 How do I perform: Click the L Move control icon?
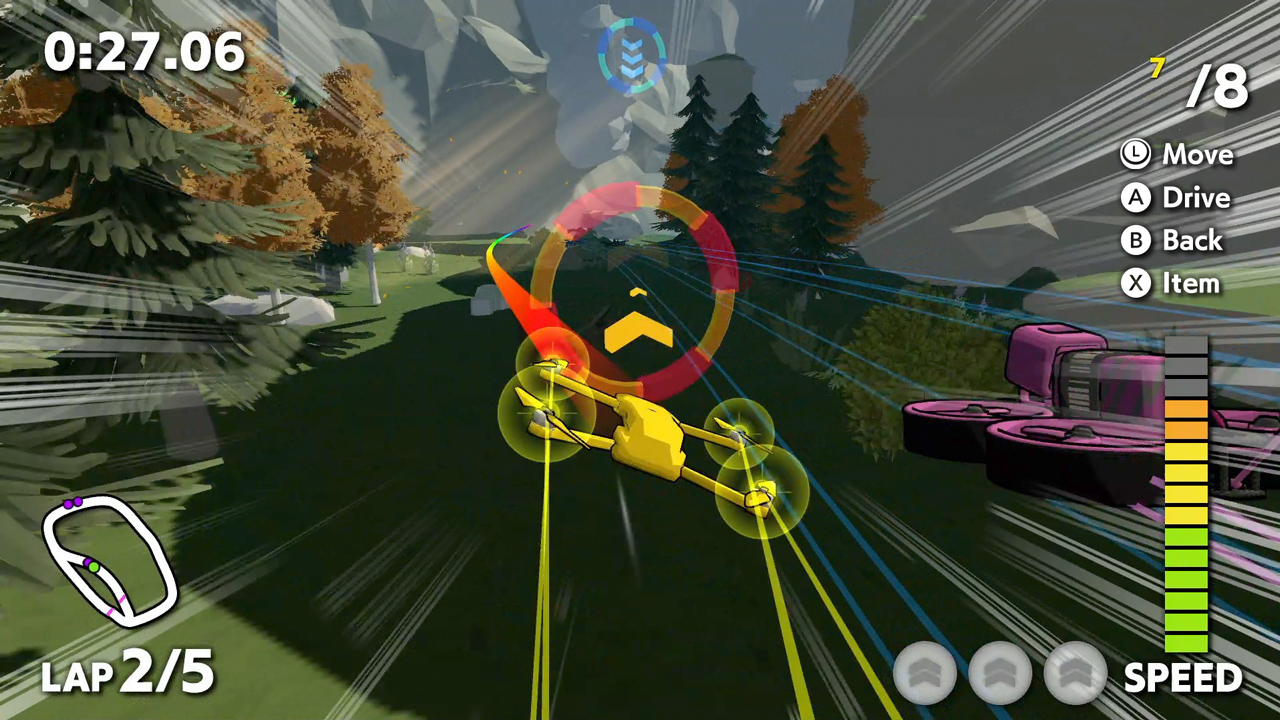[x=1135, y=154]
